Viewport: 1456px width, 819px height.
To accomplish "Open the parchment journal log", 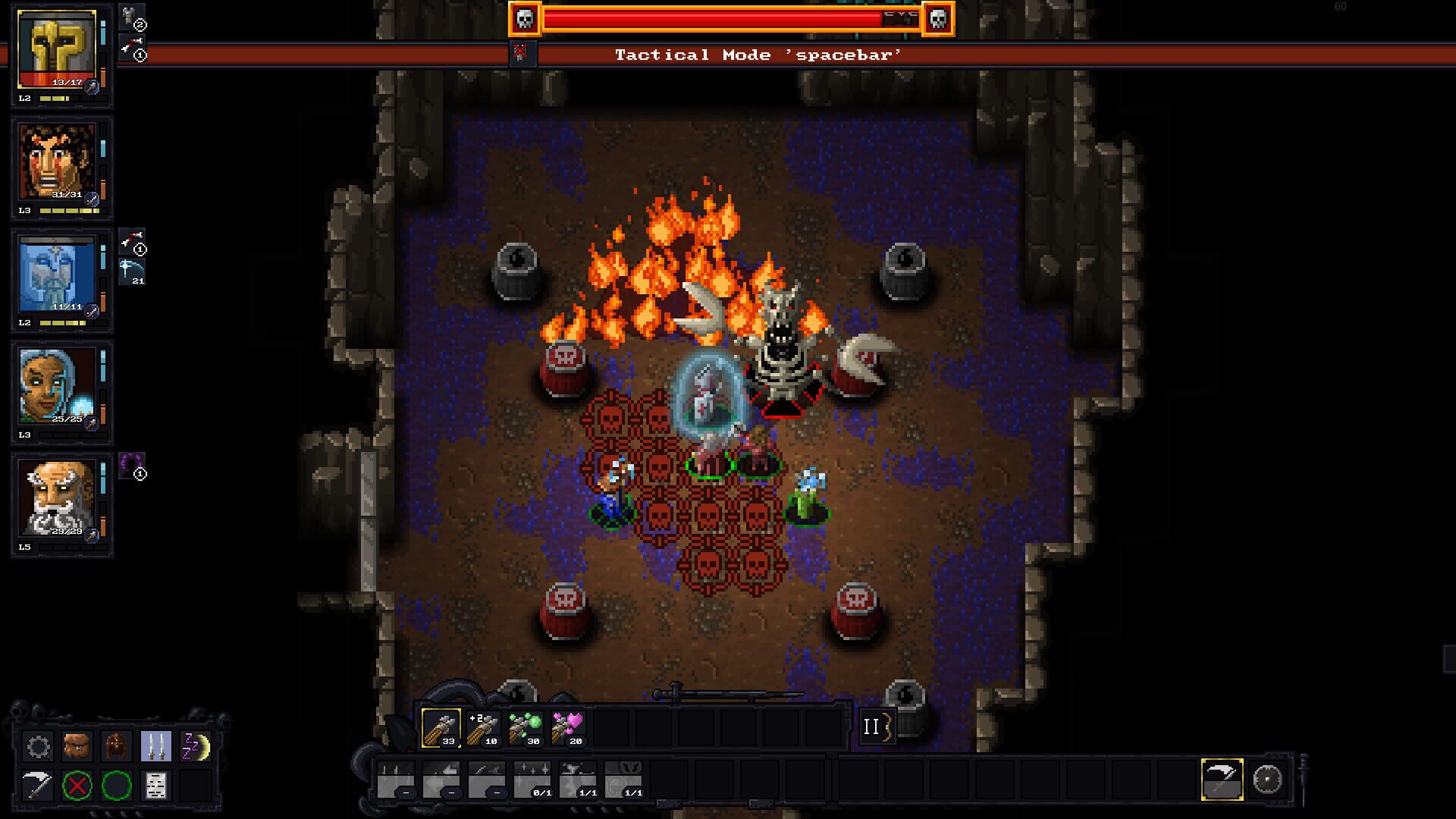I will [155, 786].
